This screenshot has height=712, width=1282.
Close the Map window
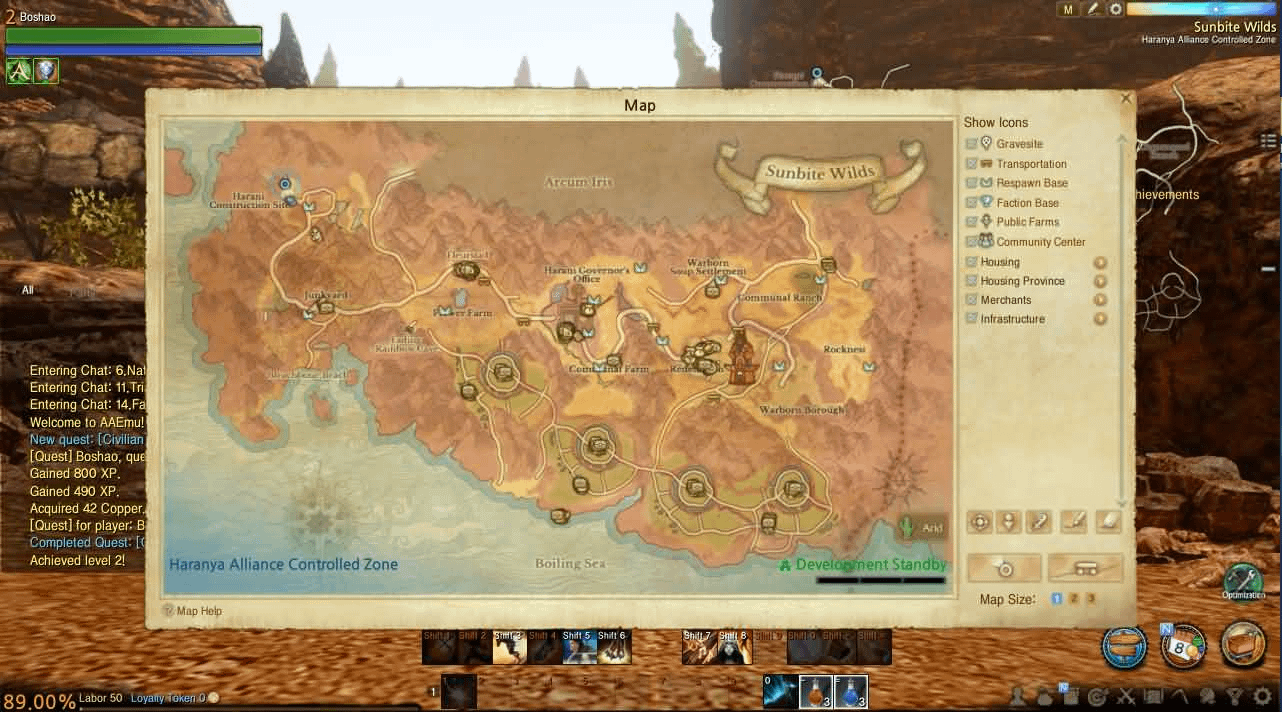click(1127, 99)
